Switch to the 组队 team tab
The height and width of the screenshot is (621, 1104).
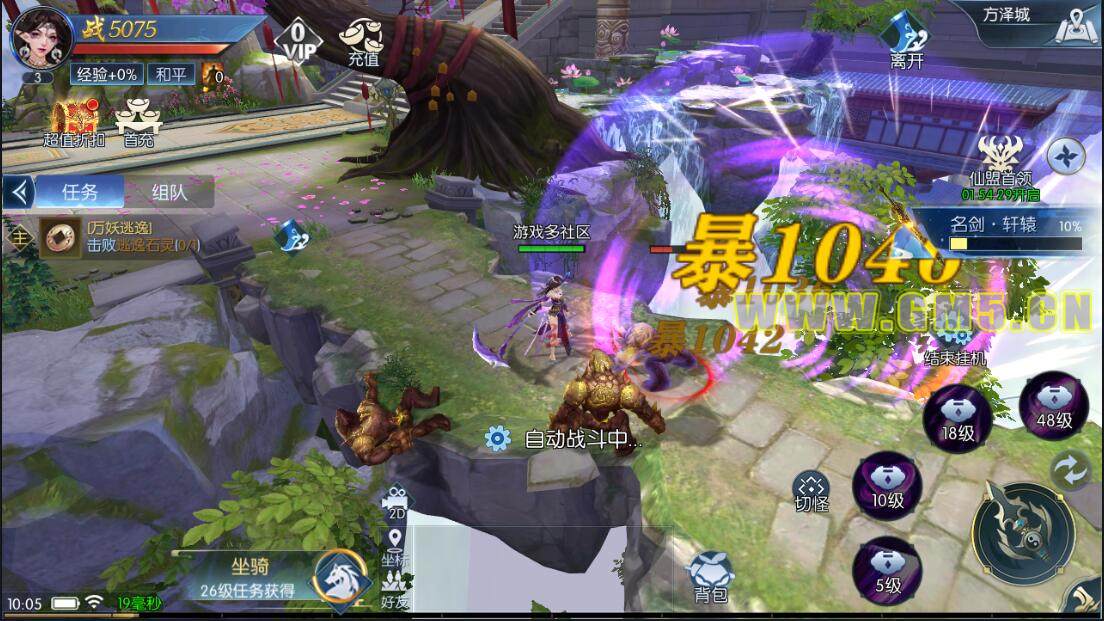169,192
